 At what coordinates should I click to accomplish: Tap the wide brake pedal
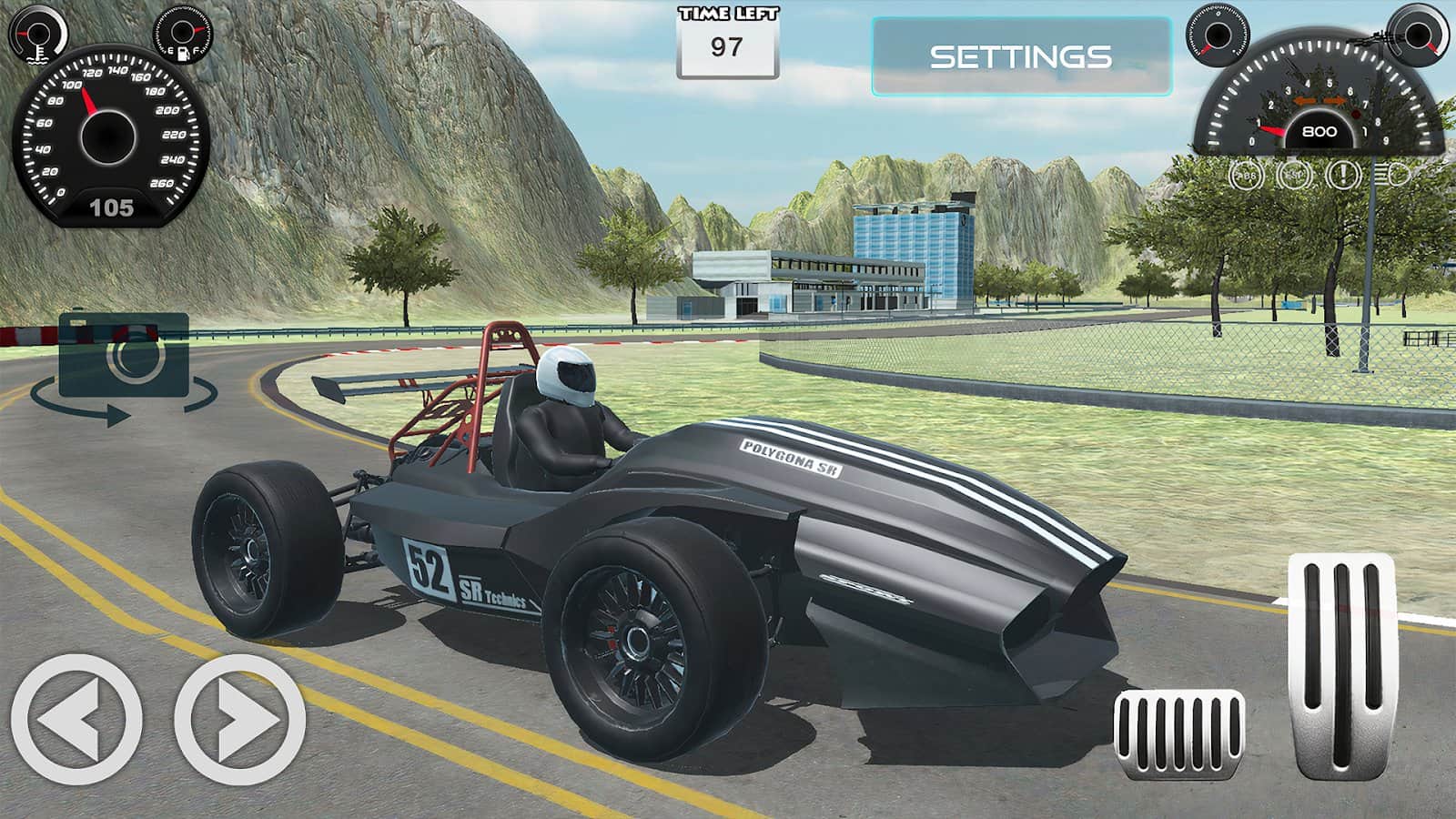click(1178, 733)
